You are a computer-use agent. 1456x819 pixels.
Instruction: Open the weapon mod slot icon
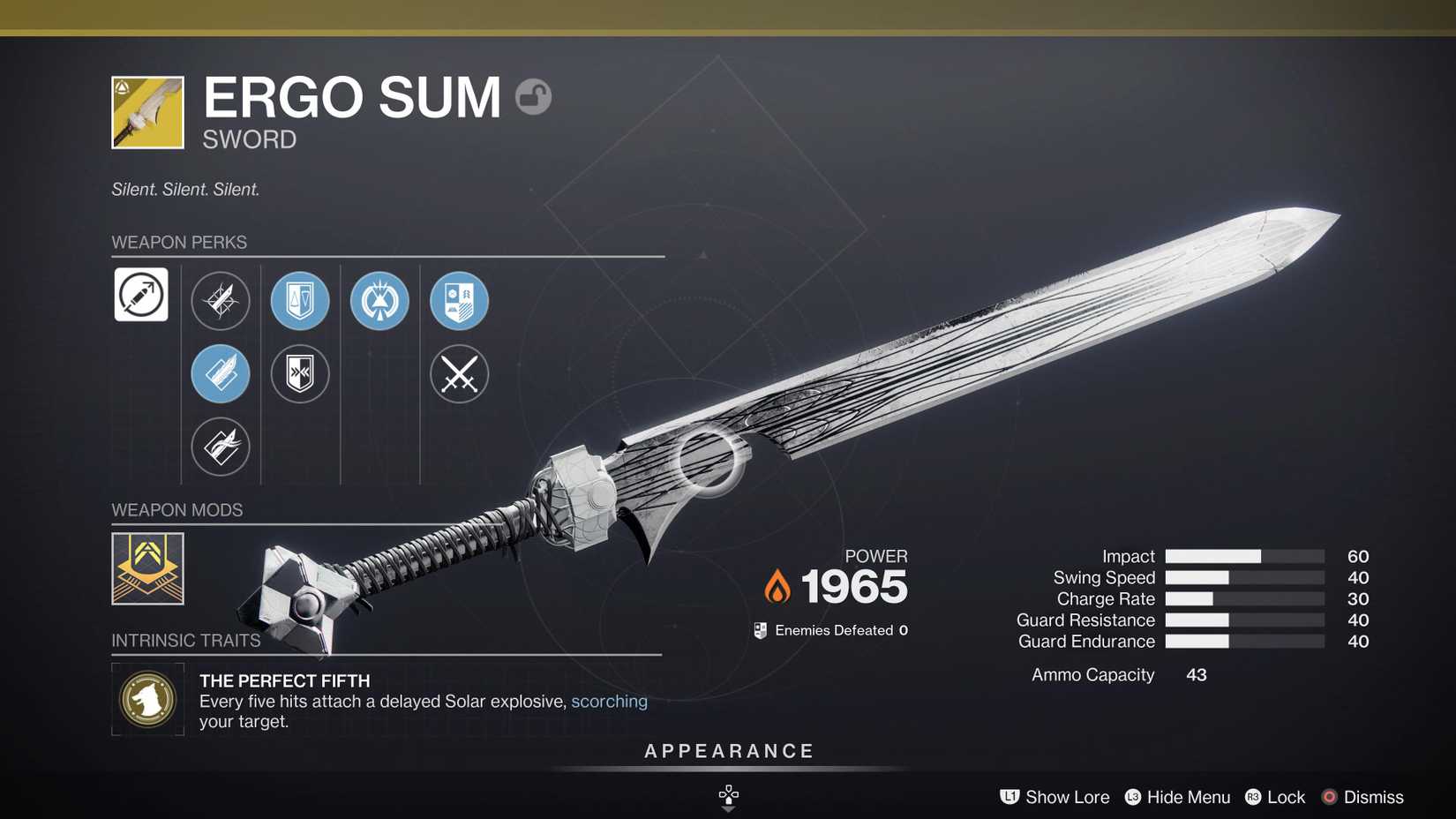[x=147, y=568]
